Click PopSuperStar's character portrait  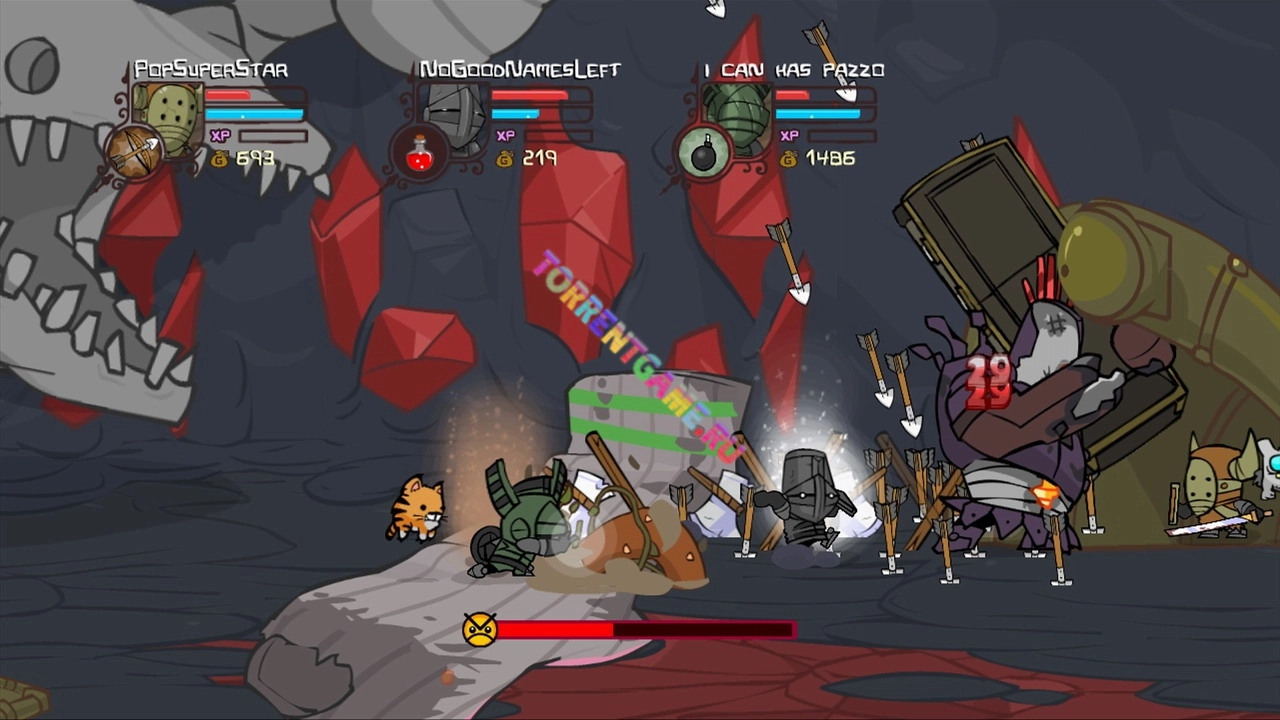point(170,117)
